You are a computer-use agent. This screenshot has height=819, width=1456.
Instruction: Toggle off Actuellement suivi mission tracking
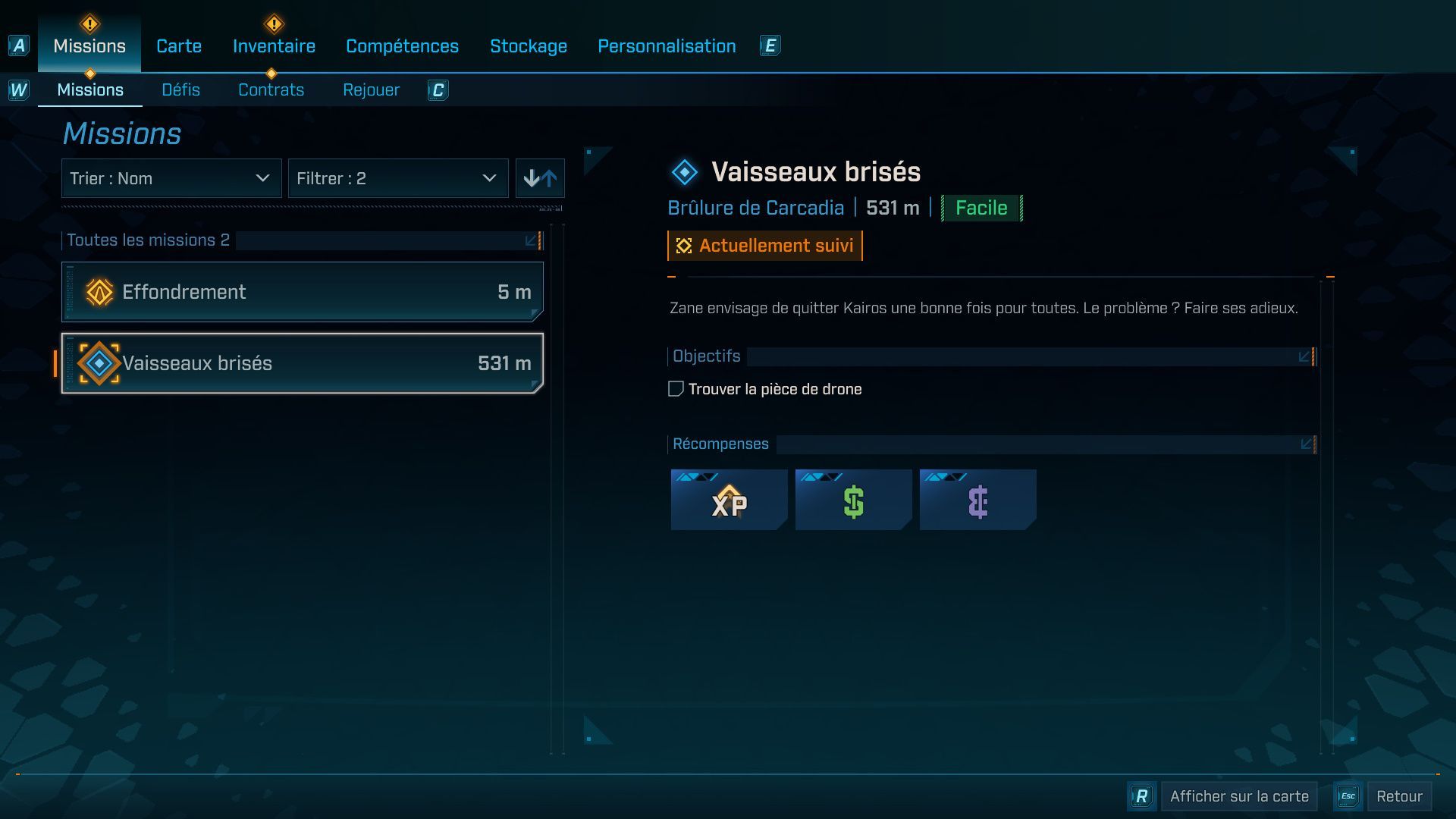[x=764, y=245]
